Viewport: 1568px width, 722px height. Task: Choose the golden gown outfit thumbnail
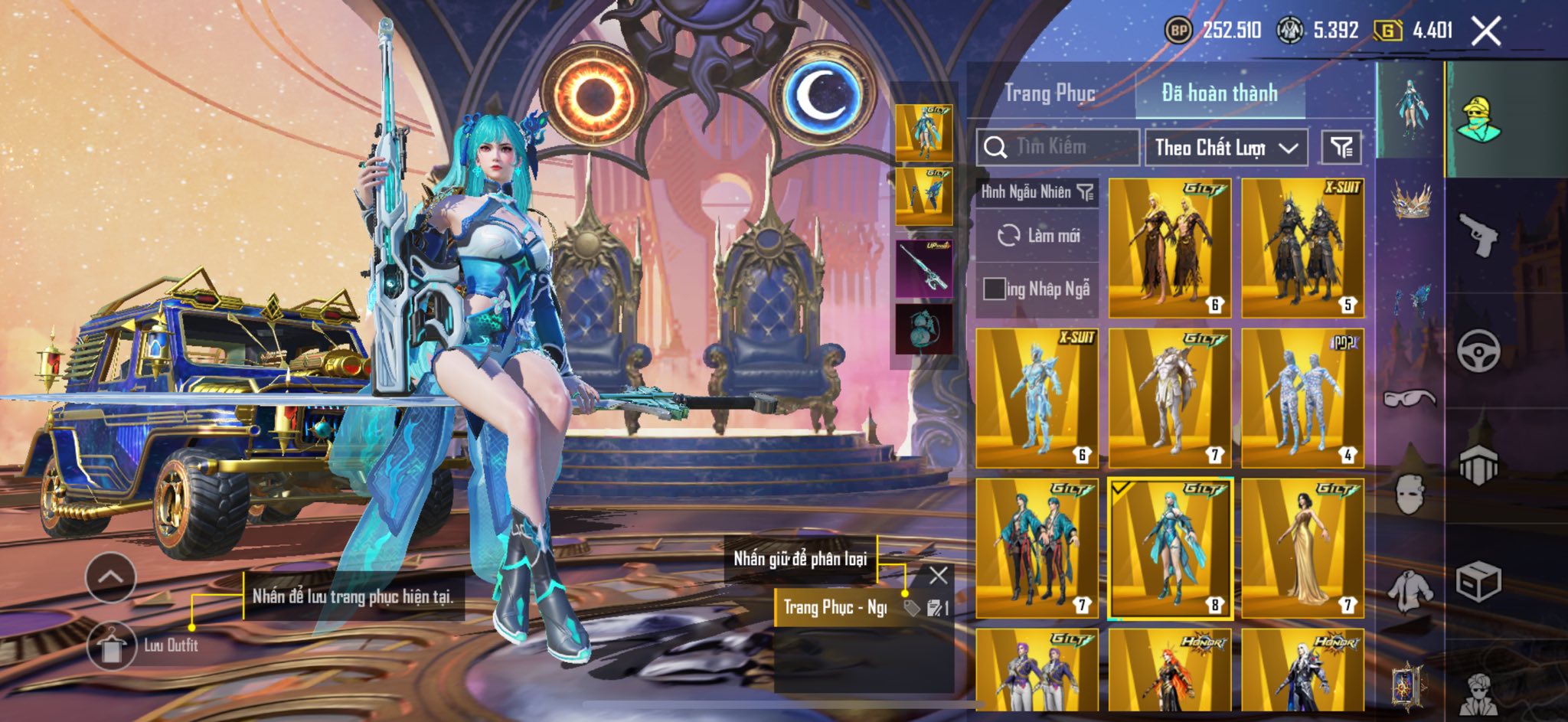tap(1302, 547)
